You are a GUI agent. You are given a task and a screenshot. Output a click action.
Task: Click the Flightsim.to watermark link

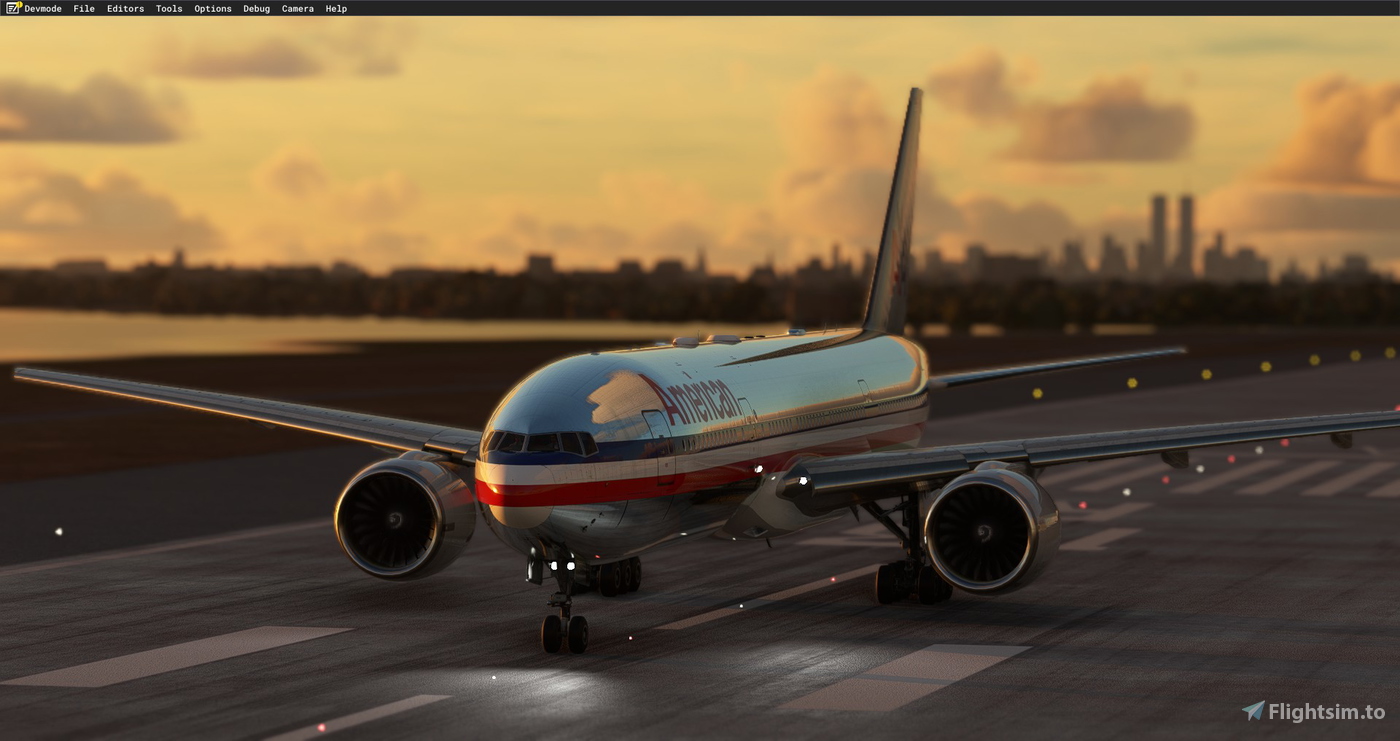1315,710
